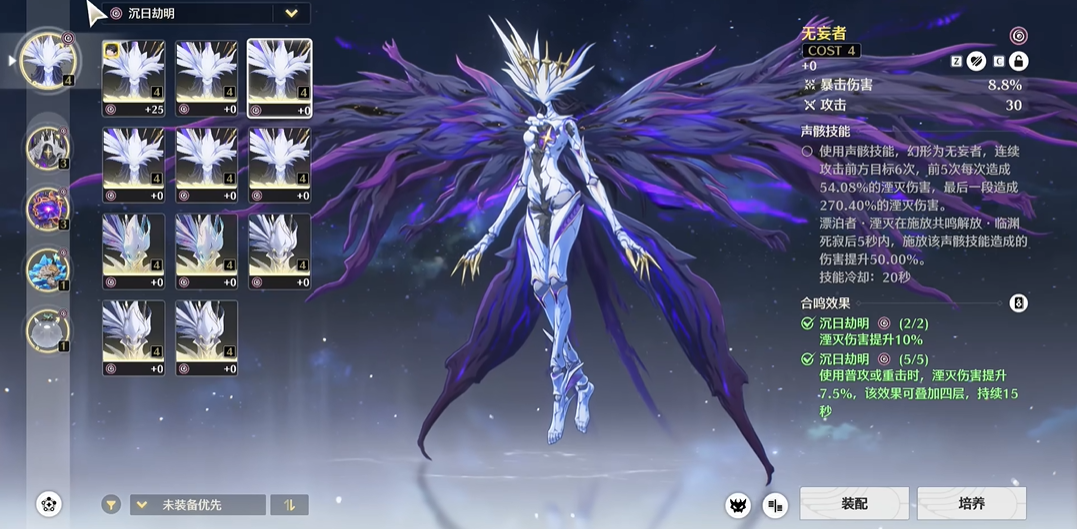The image size is (1077, 529).
Task: Select the grey round echo slot in sidebar
Action: [47, 330]
